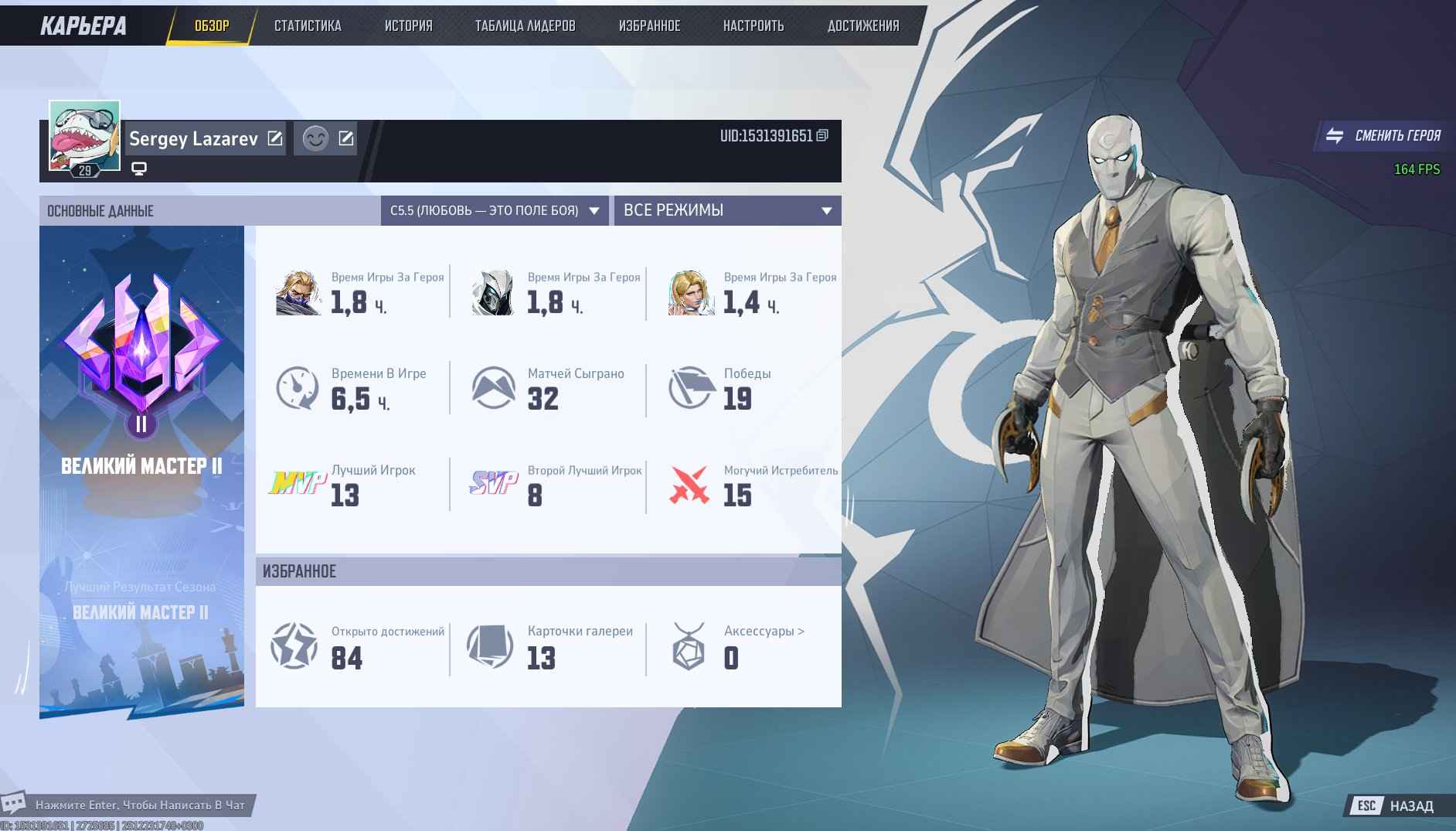Screen dimensions: 1456x831
Task: Click the edit pencil next to Sergey Lazarev
Action: tap(275, 138)
